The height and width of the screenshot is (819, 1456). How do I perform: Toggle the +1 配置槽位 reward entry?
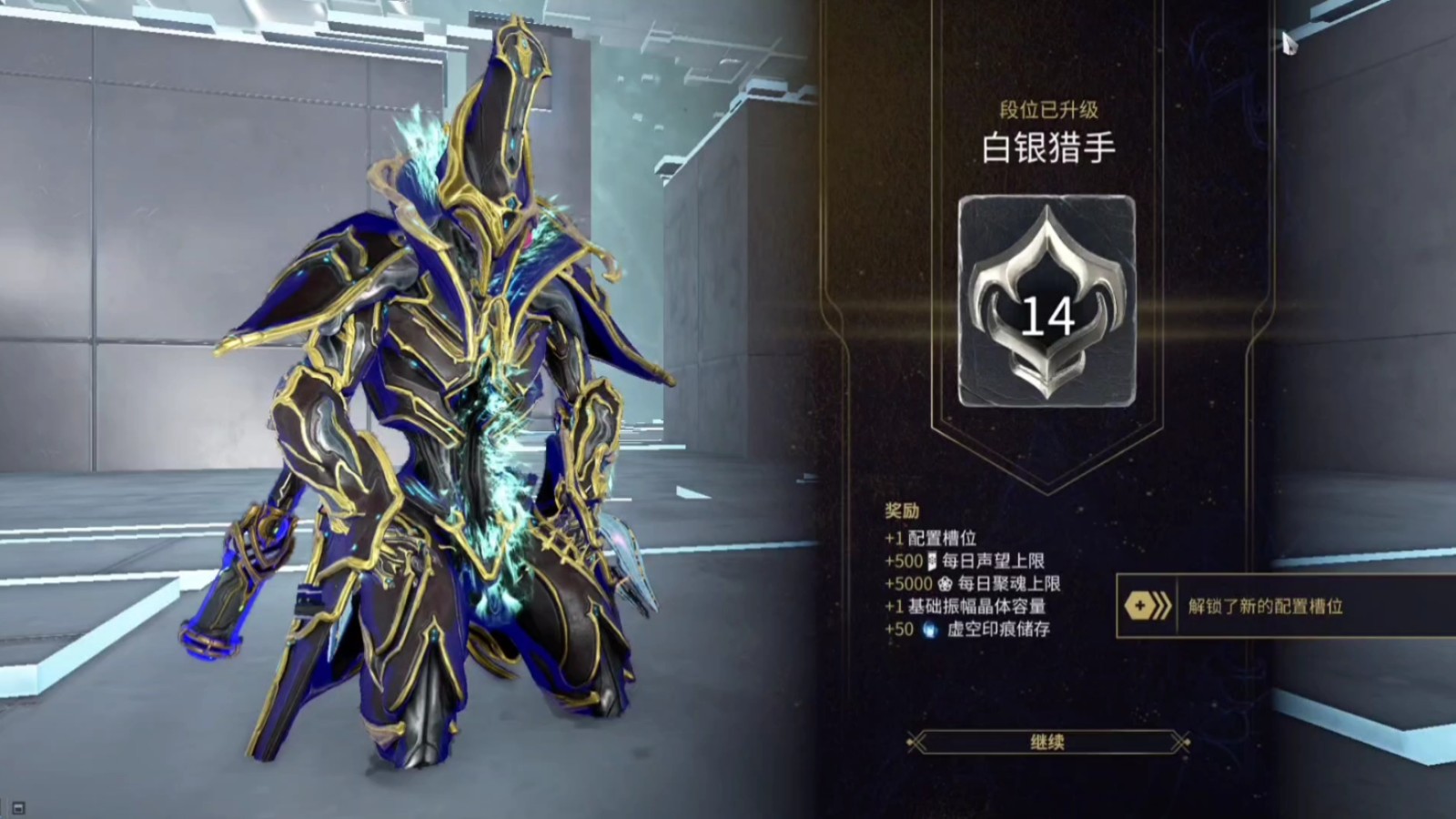[928, 539]
